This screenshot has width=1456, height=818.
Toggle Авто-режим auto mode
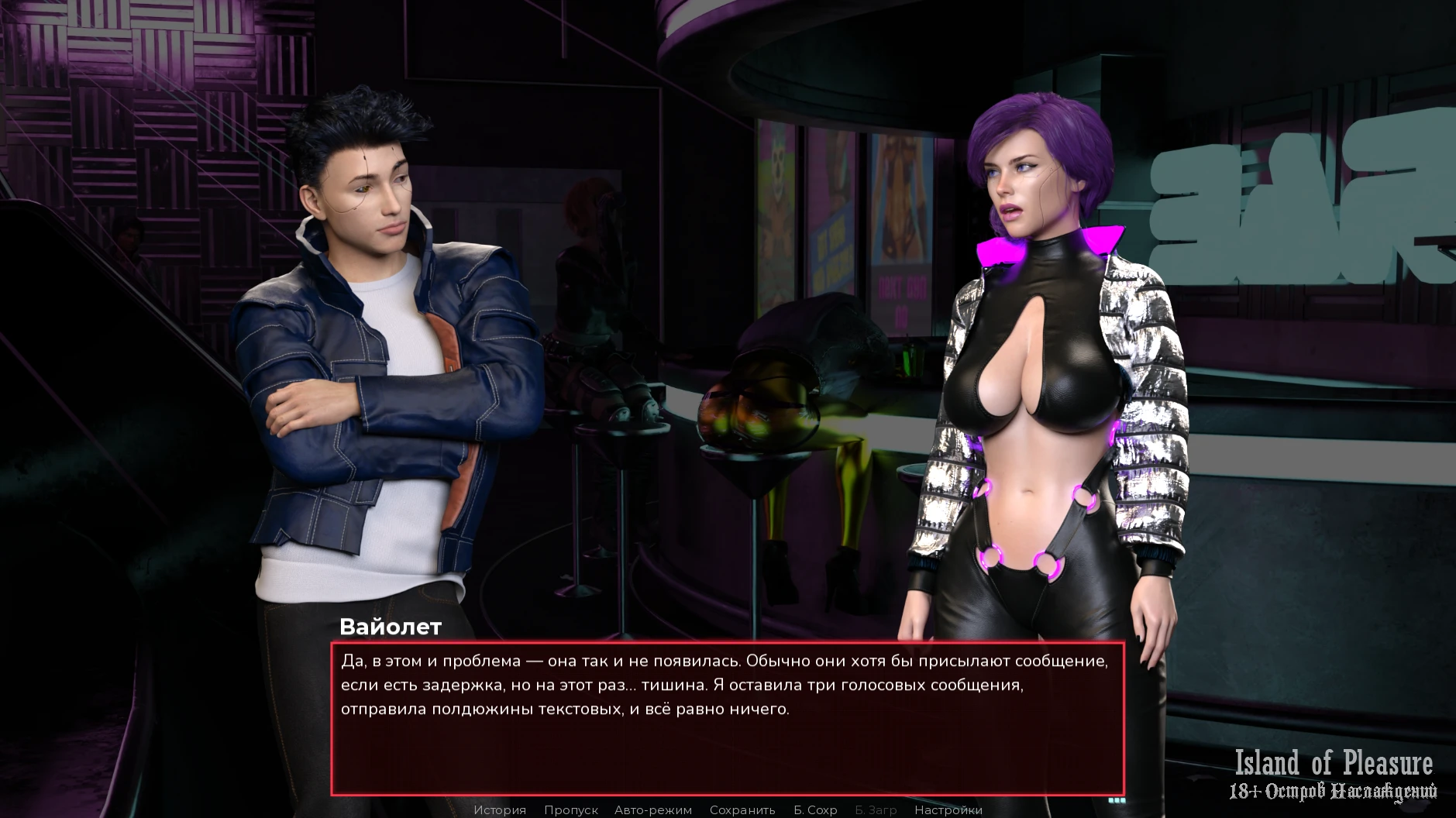[x=652, y=809]
